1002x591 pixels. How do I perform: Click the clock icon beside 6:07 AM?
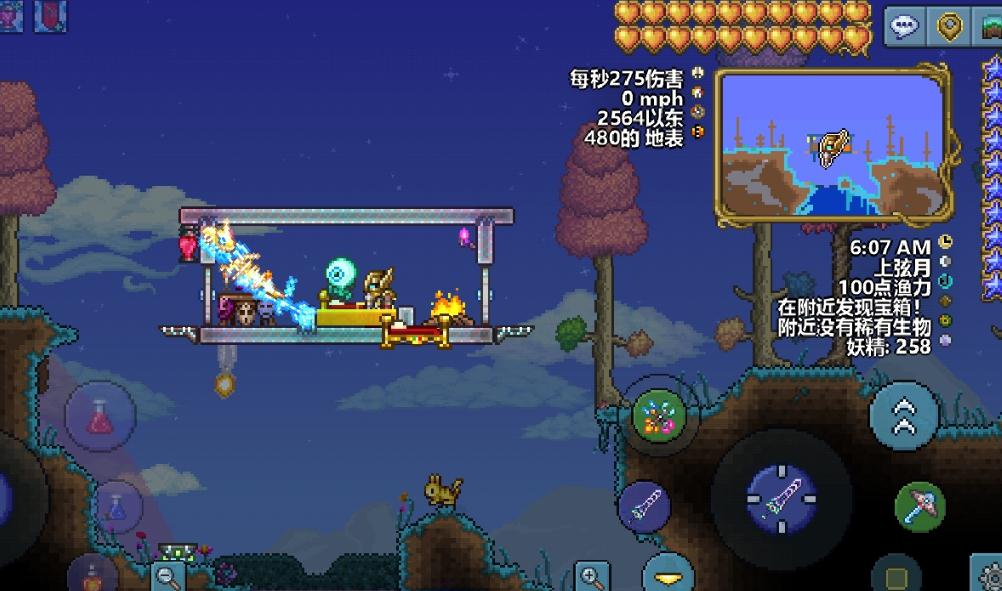coord(946,244)
